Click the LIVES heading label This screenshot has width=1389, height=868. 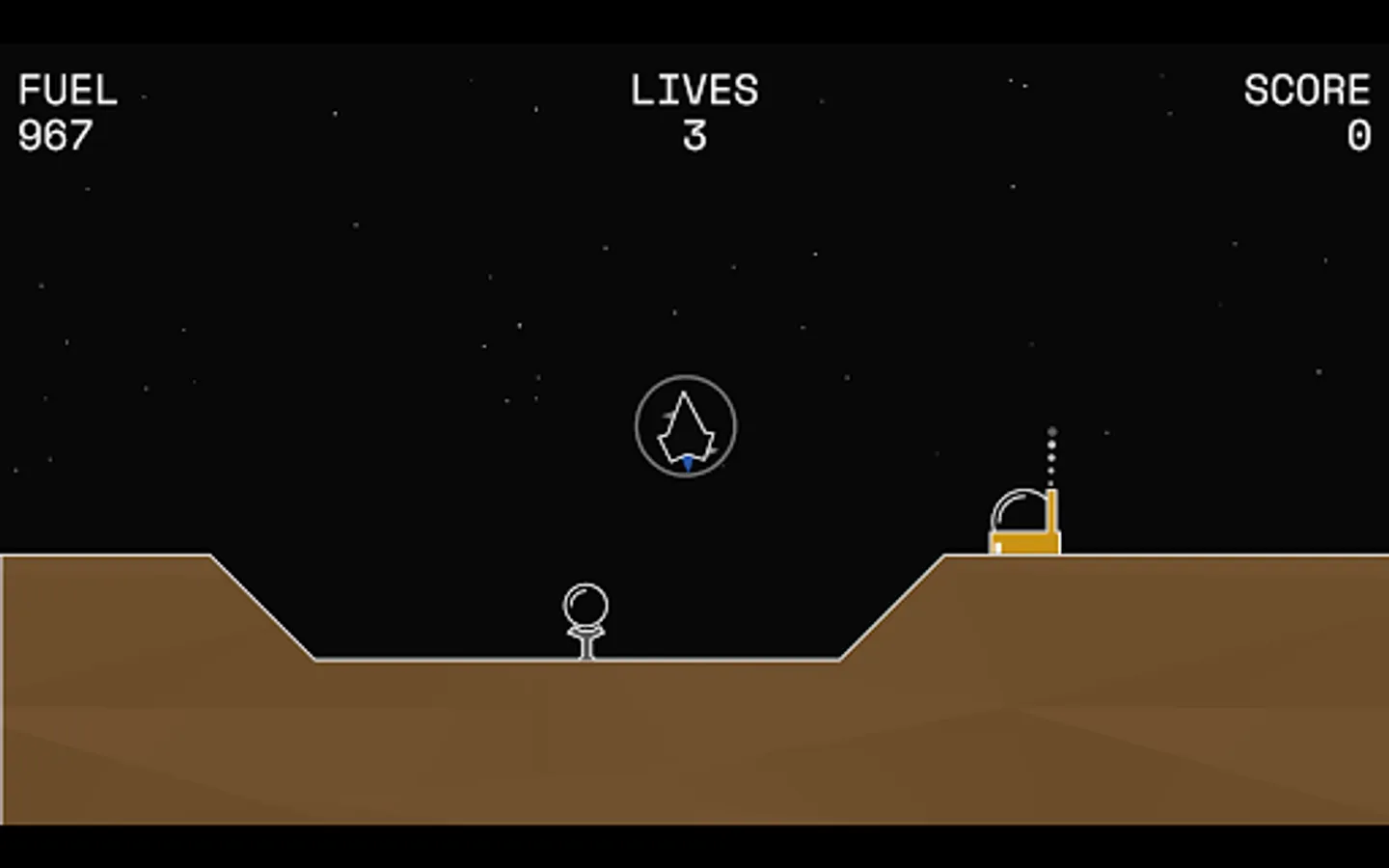(x=693, y=90)
